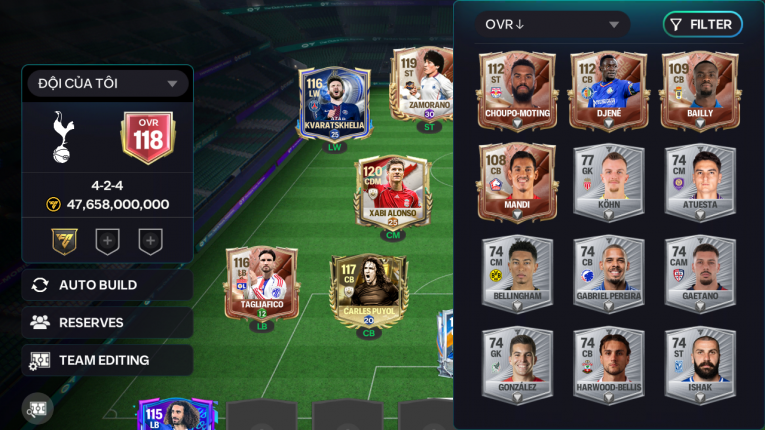This screenshot has height=430, width=765.
Task: Select the Gaetano player card
Action: (700, 273)
